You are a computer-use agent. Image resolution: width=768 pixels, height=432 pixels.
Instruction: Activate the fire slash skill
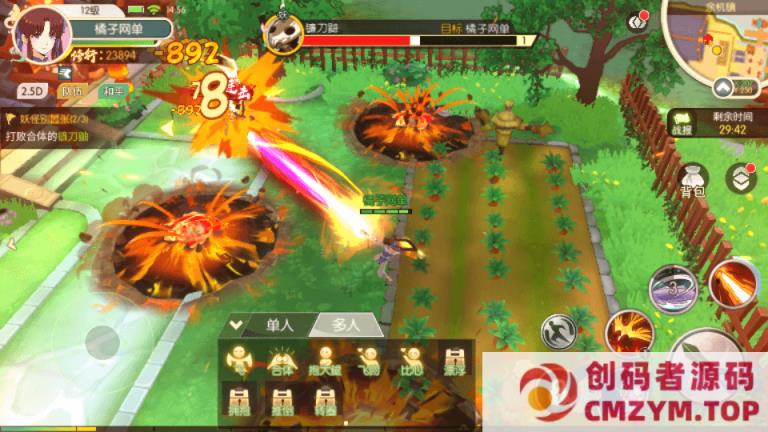pyautogui.click(x=734, y=283)
